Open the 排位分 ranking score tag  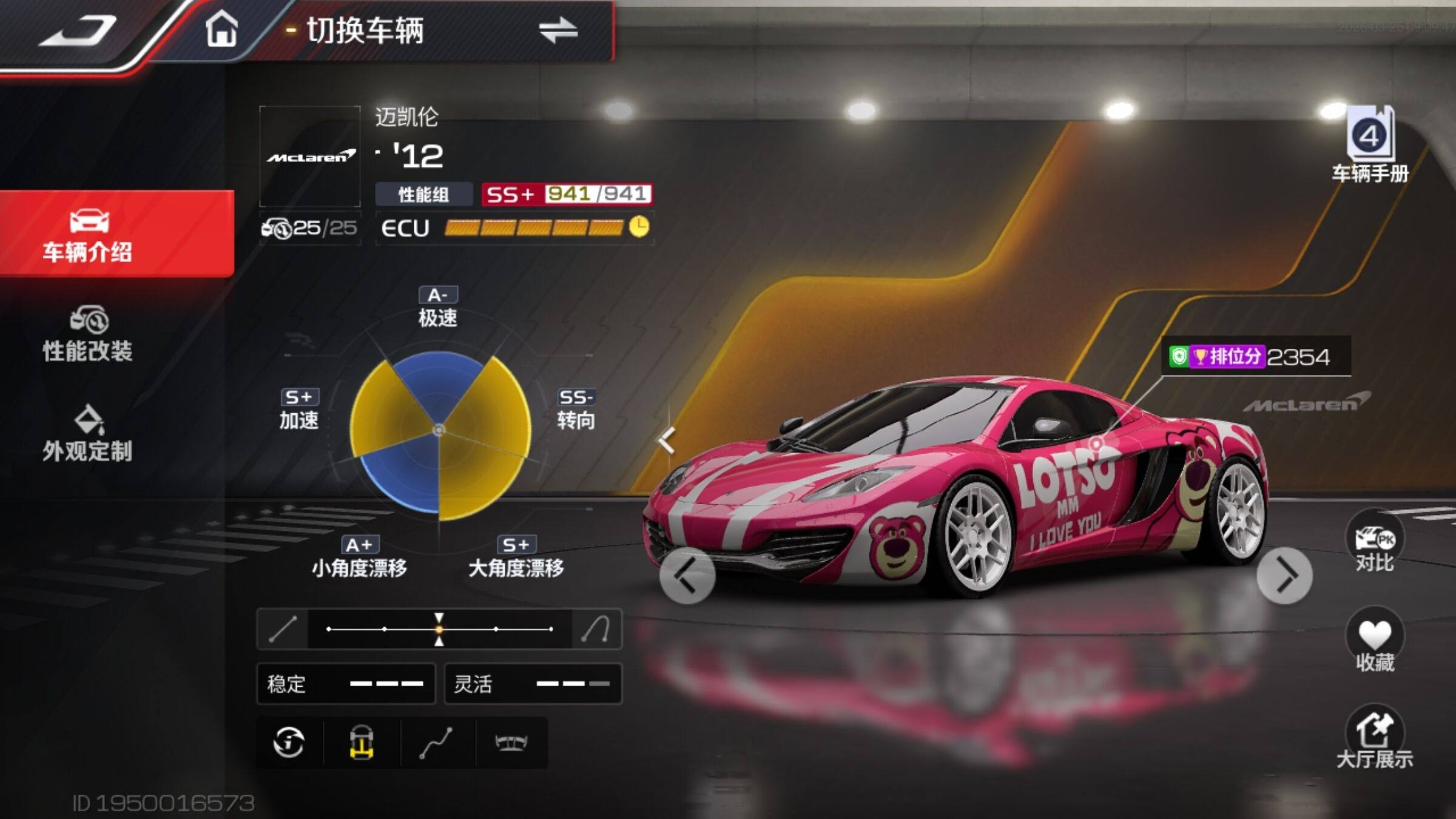tap(1256, 357)
